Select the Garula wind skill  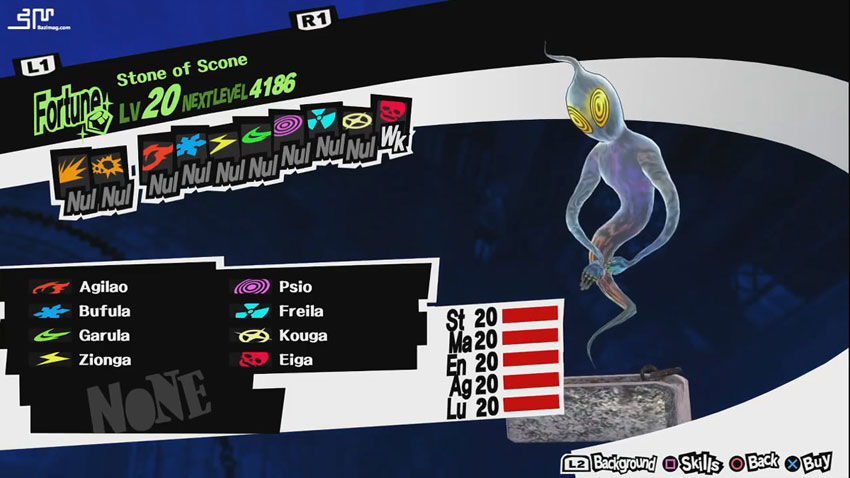coord(100,335)
